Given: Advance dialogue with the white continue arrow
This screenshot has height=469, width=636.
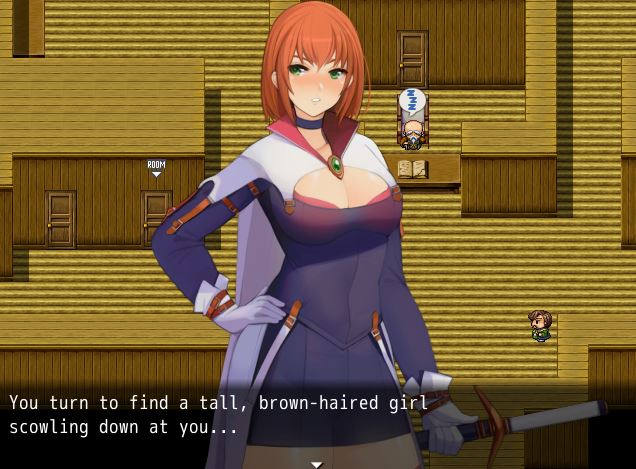Looking at the screenshot, I should (317, 464).
